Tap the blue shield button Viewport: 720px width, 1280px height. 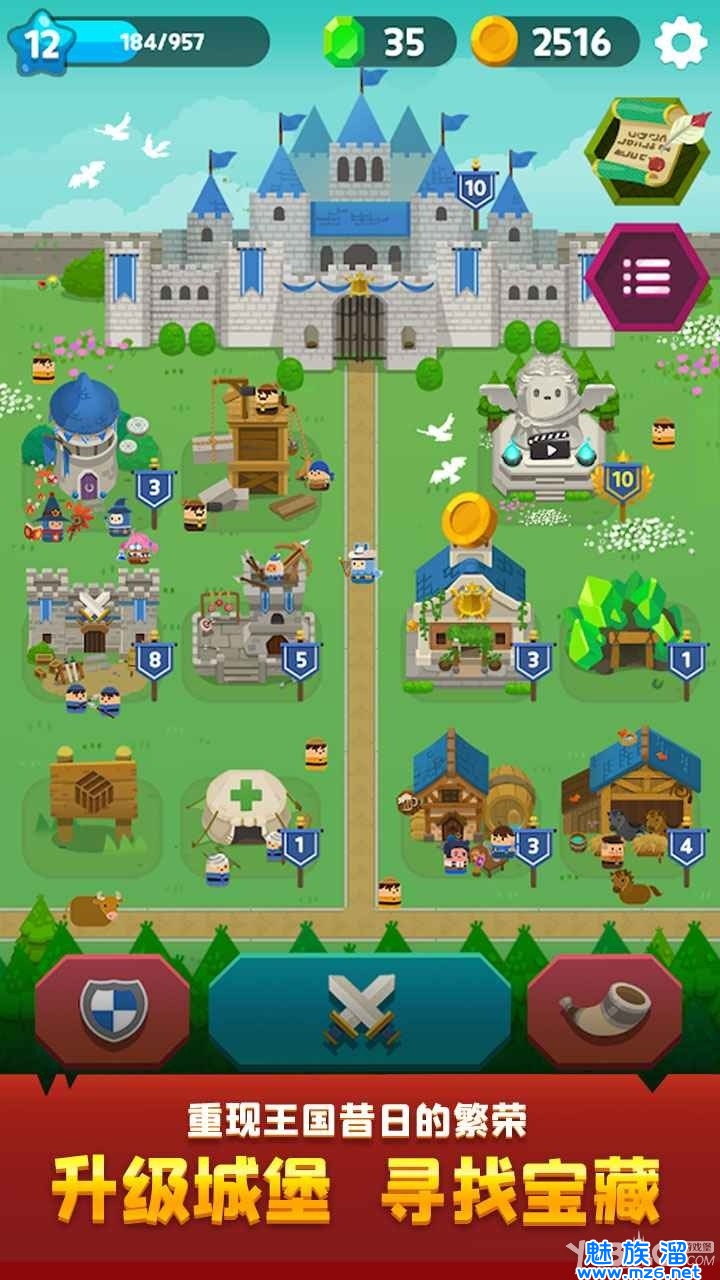[113, 1010]
